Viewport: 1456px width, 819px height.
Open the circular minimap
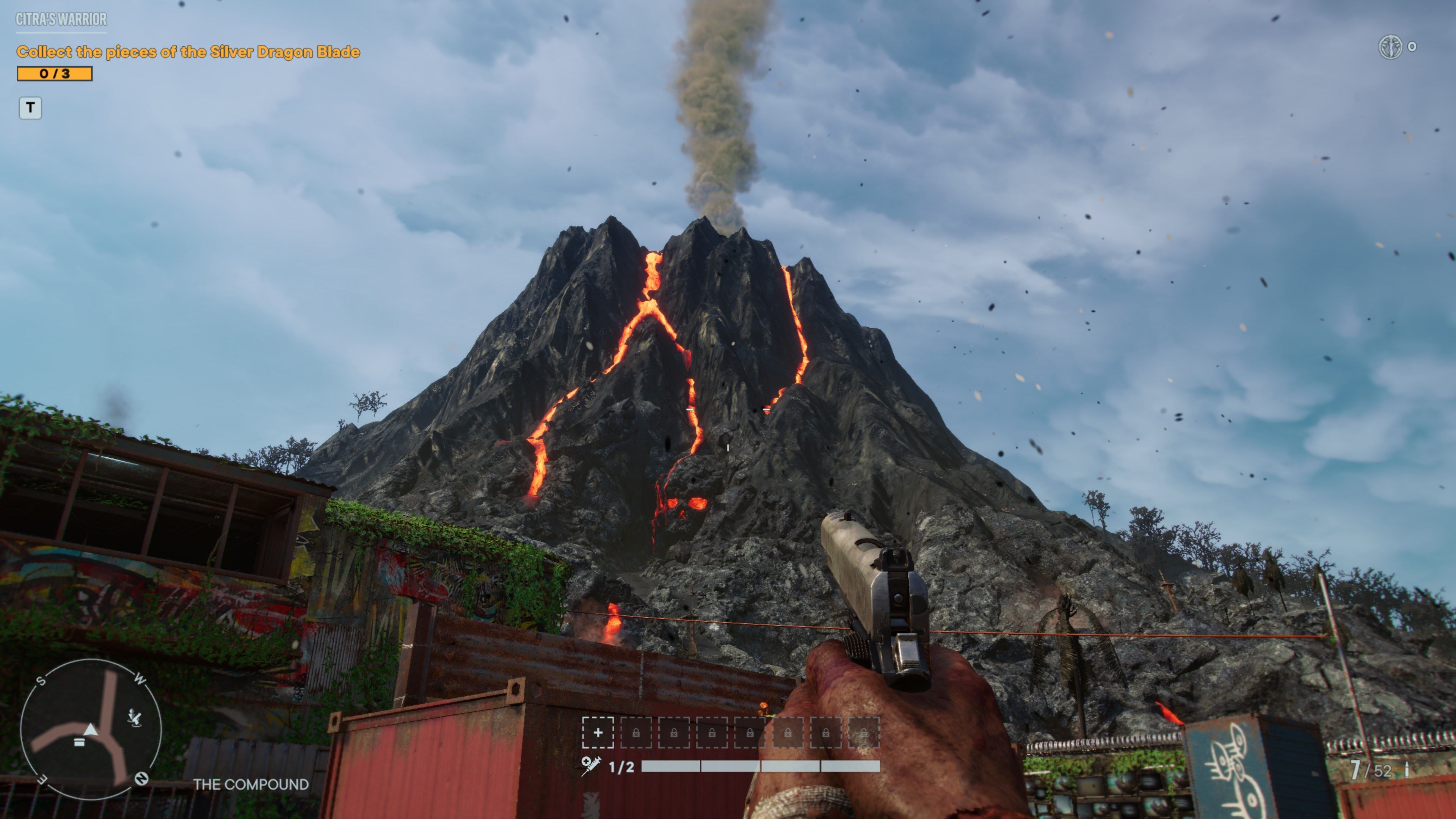91,728
